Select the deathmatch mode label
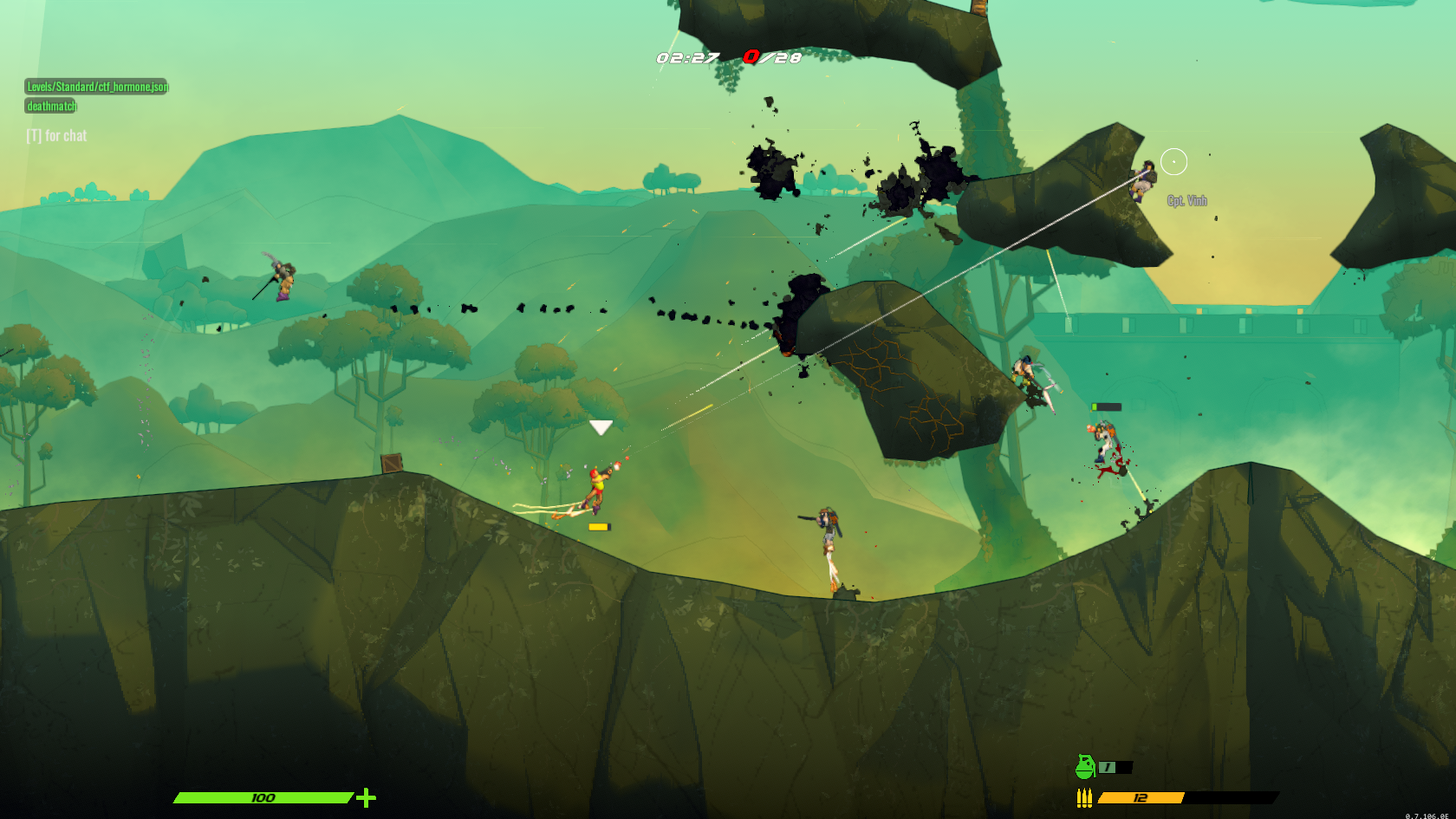 coord(51,107)
